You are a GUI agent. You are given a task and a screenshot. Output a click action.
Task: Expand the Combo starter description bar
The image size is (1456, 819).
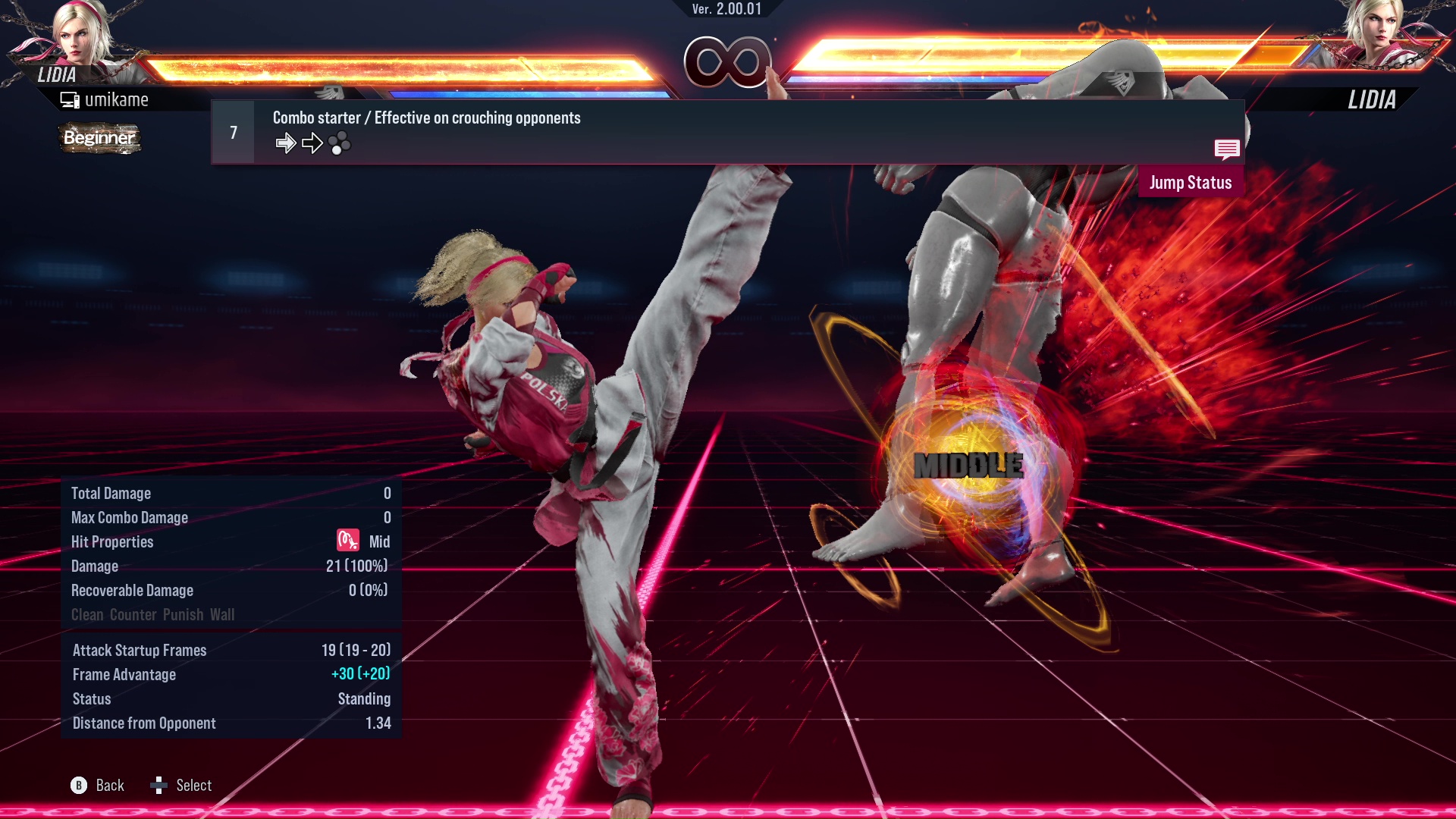pyautogui.click(x=426, y=118)
